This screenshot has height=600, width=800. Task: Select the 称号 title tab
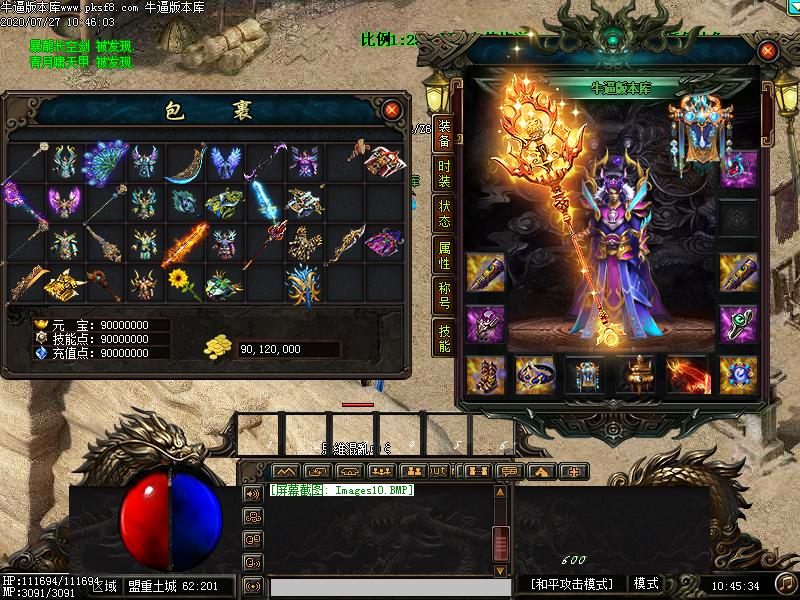coord(444,297)
